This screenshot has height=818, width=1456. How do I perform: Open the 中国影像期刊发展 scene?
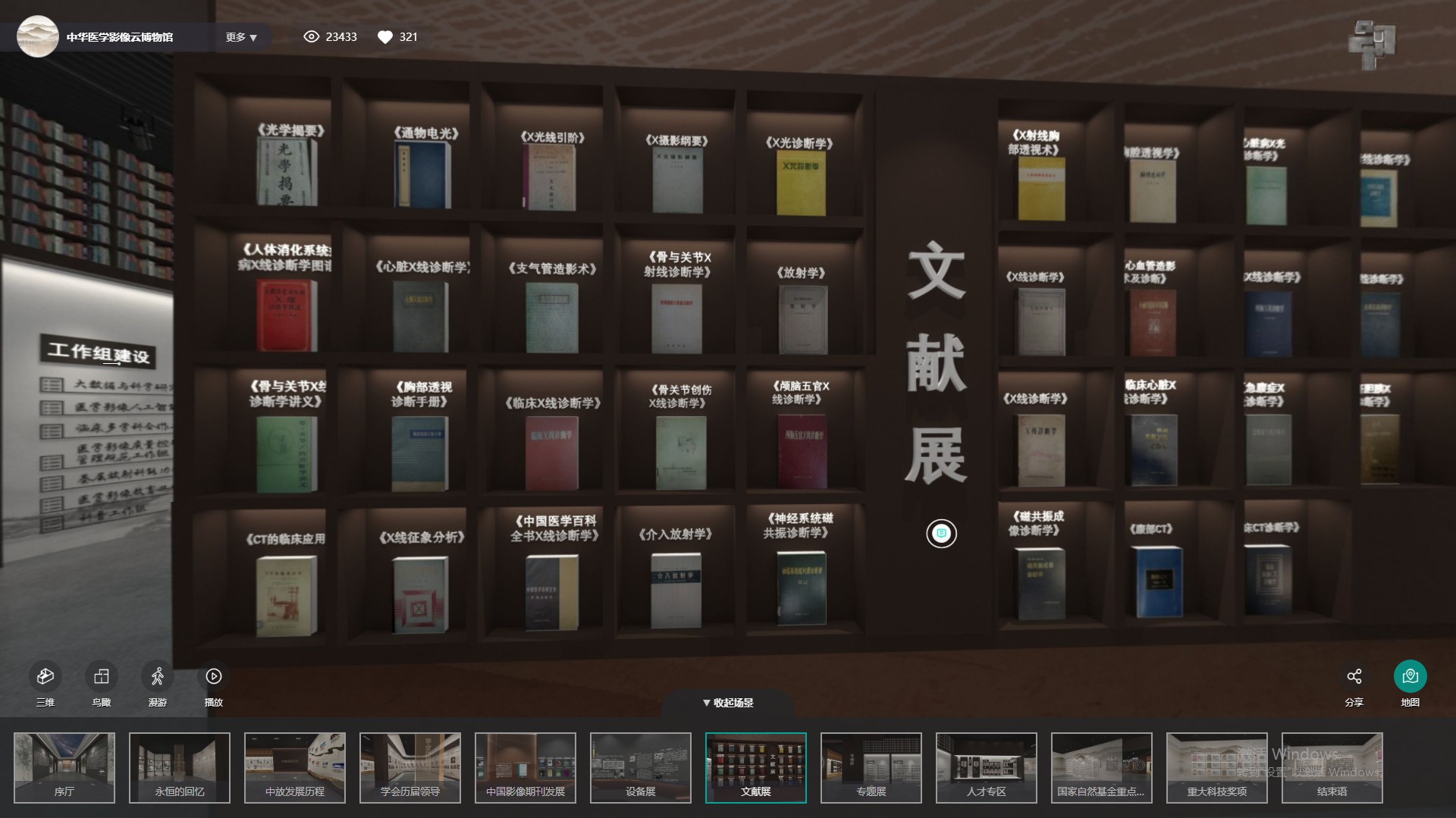(x=526, y=767)
